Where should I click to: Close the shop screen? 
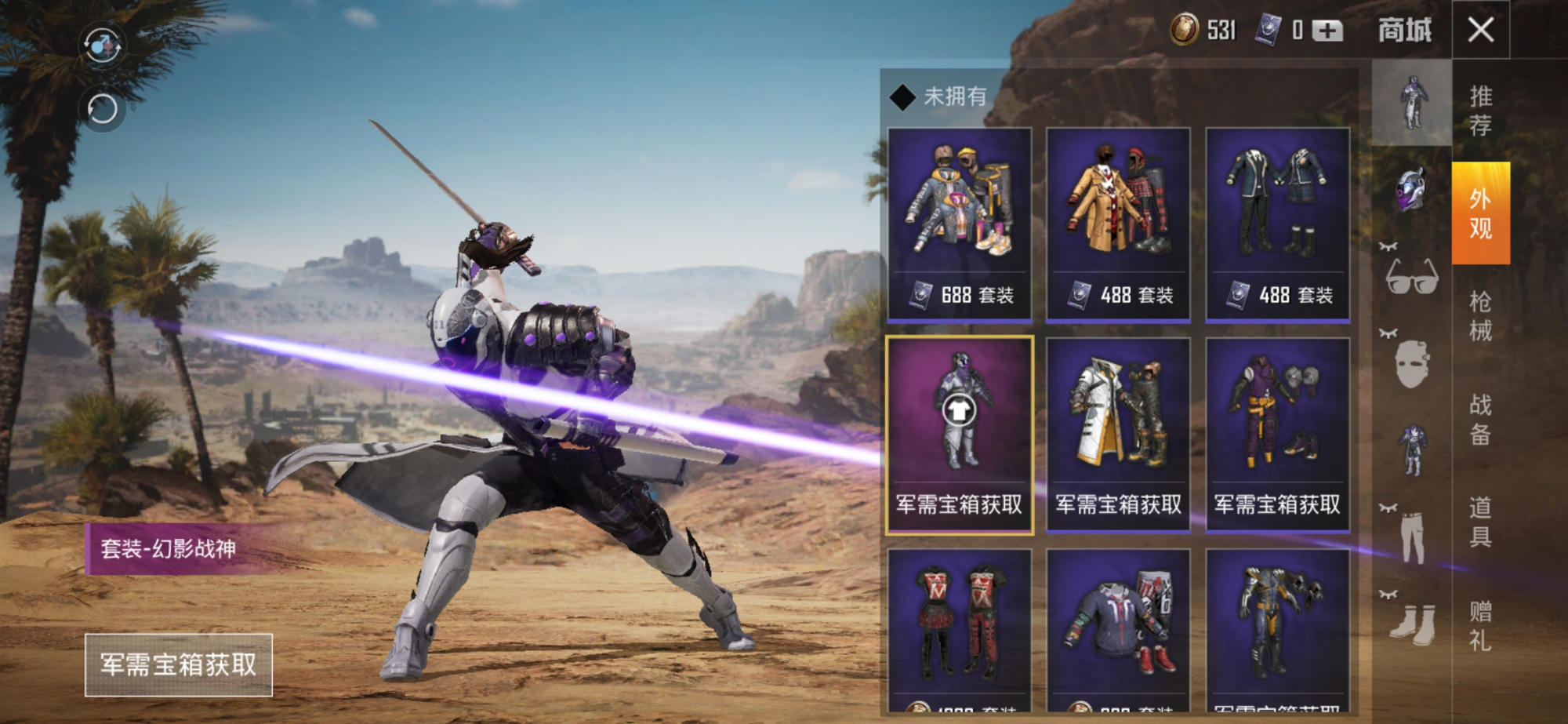tap(1480, 30)
